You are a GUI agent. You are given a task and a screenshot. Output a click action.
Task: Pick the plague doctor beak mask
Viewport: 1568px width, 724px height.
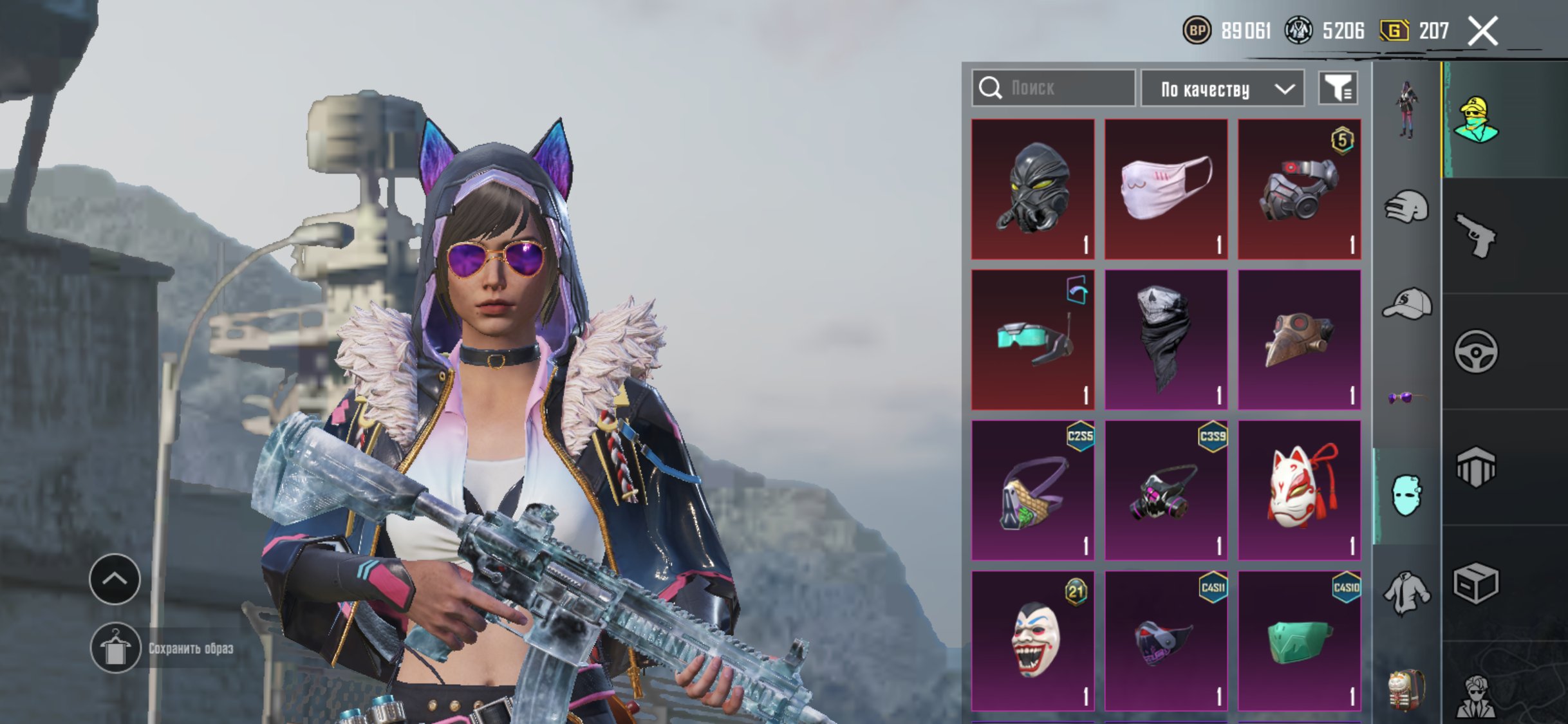pos(1299,339)
